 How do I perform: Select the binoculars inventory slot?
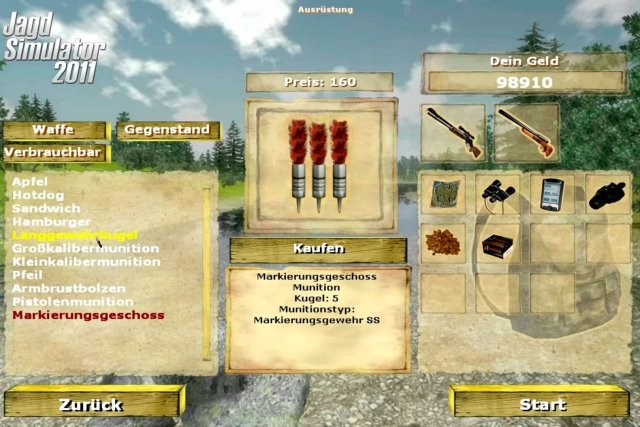click(x=500, y=193)
